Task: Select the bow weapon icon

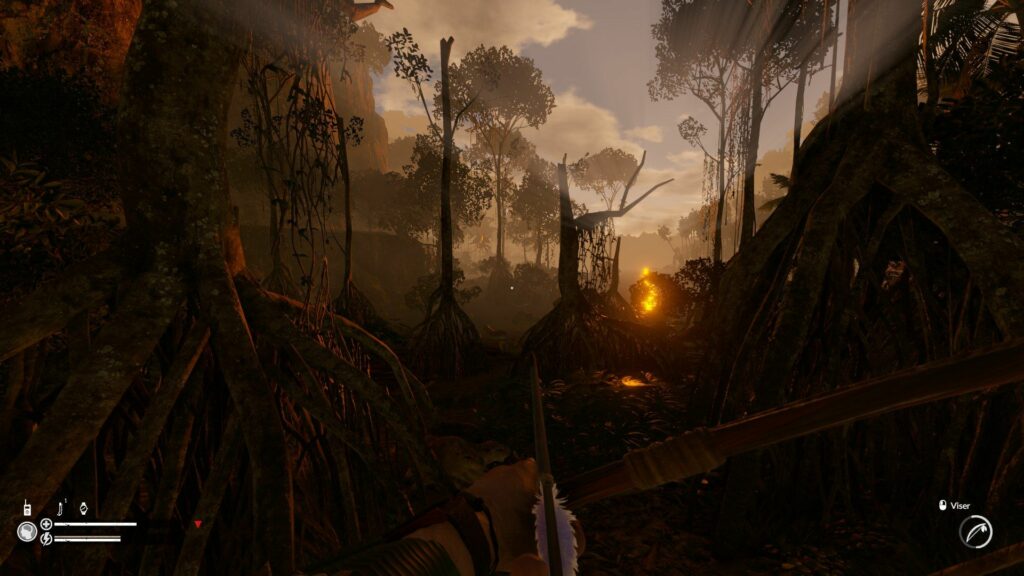Action: click(x=975, y=531)
